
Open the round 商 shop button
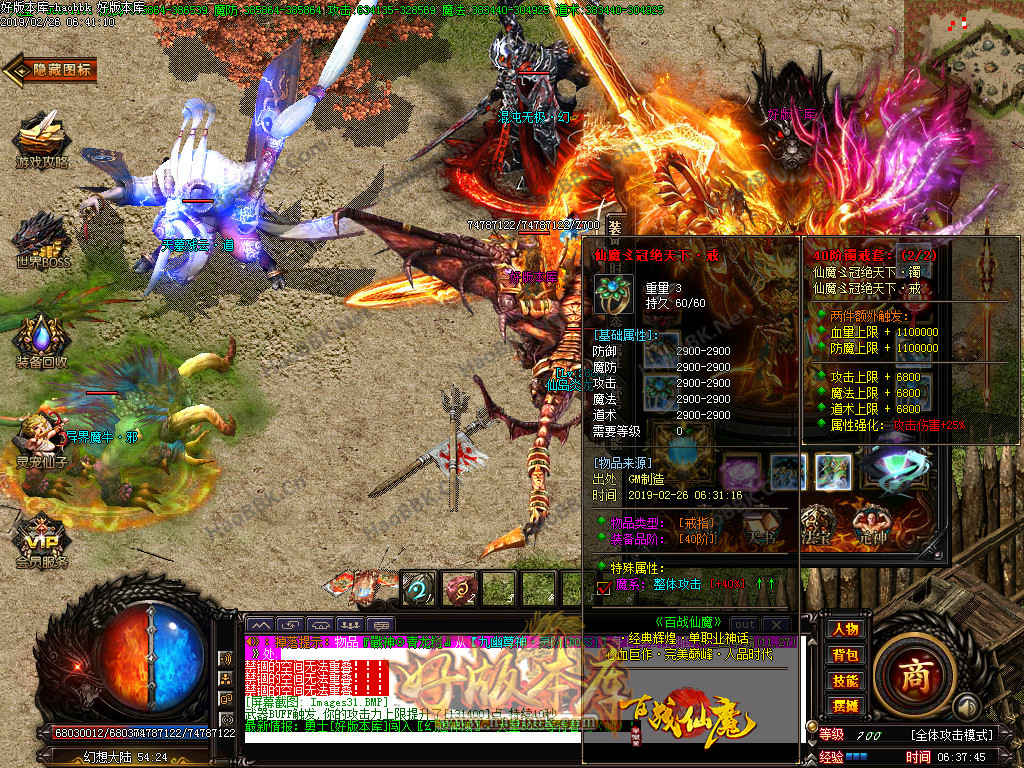[914, 673]
